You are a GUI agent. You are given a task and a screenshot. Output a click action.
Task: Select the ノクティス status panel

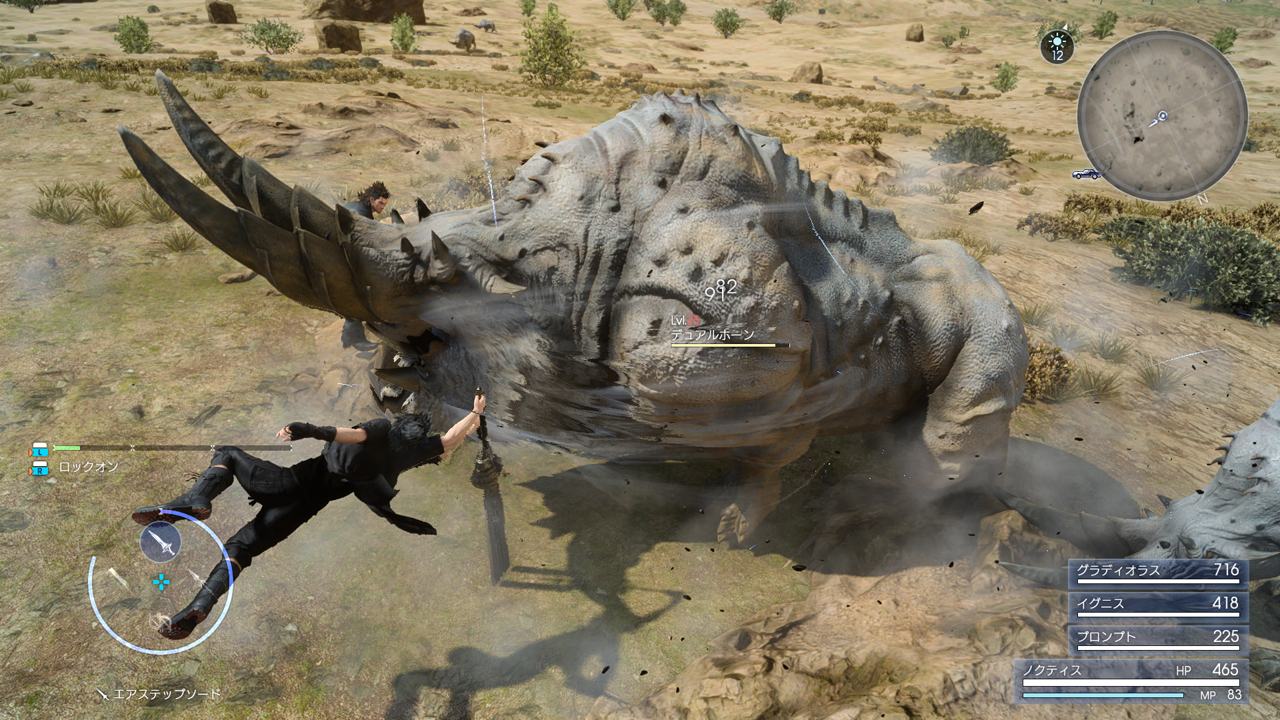click(1131, 680)
